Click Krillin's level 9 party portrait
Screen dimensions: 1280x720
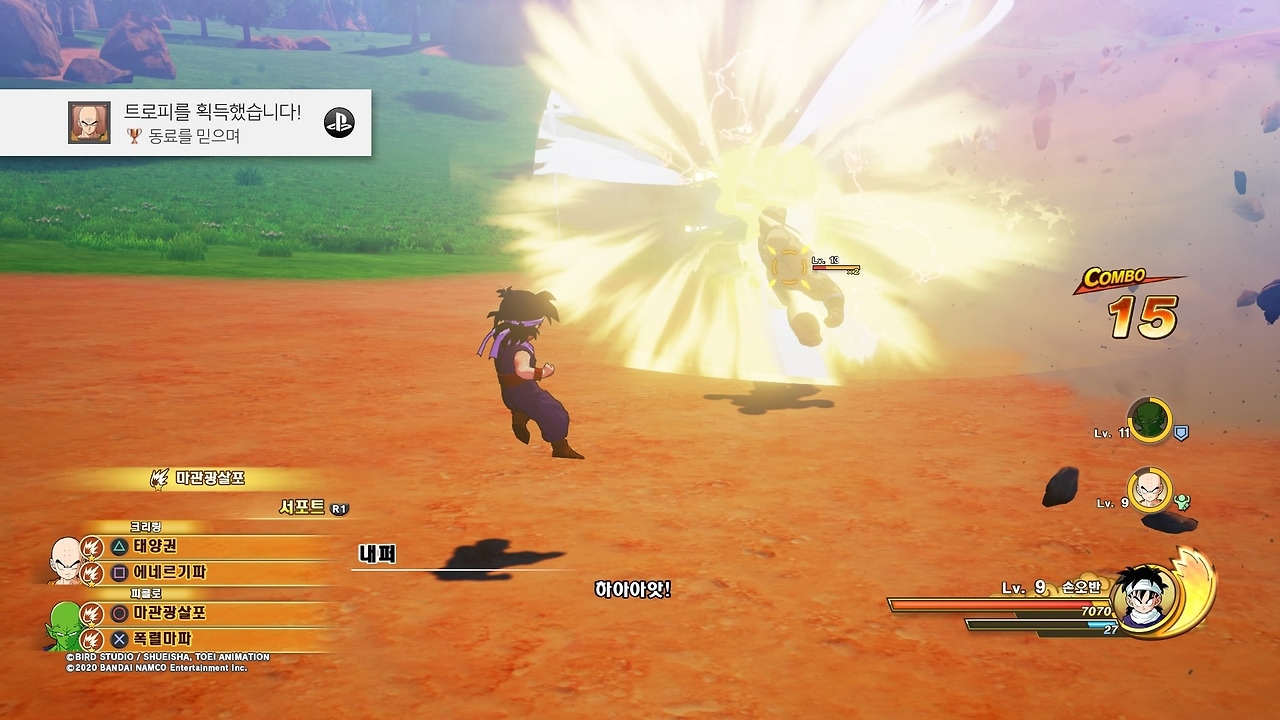pyautogui.click(x=1149, y=490)
